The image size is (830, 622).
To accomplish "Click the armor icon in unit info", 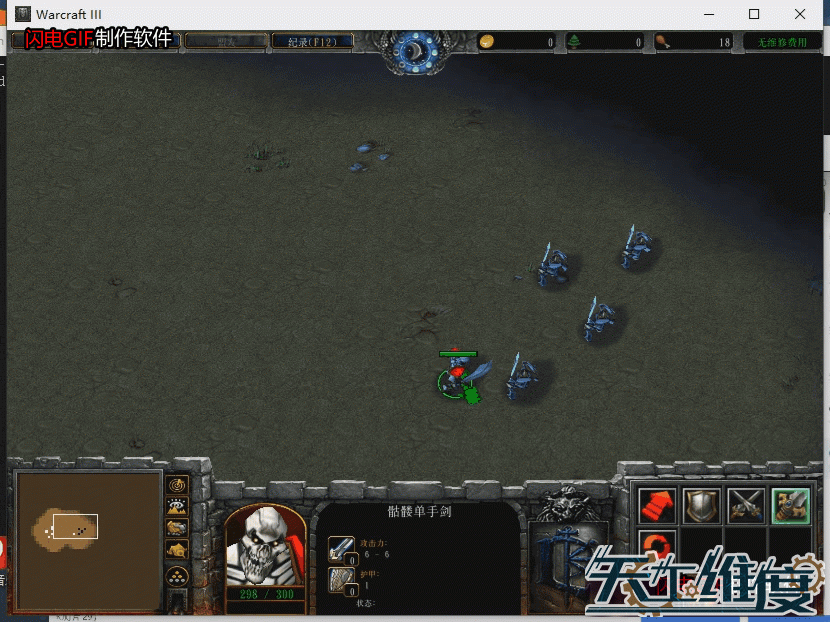I will coord(342,581).
